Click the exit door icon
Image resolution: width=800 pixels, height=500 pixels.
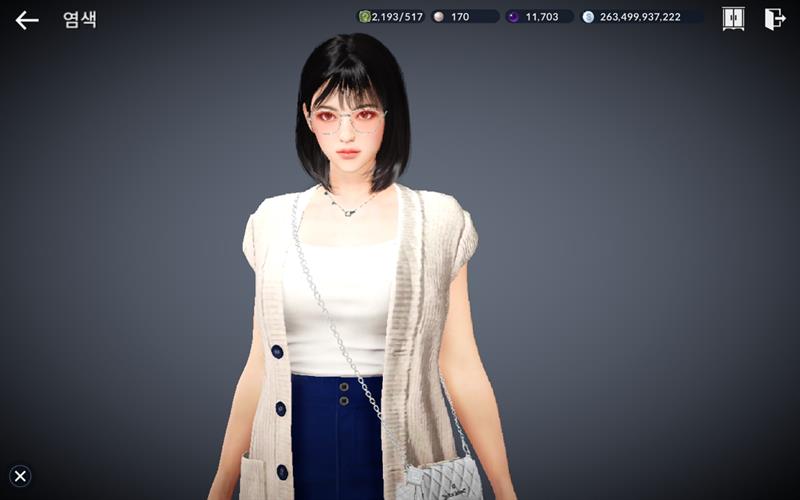[774, 19]
